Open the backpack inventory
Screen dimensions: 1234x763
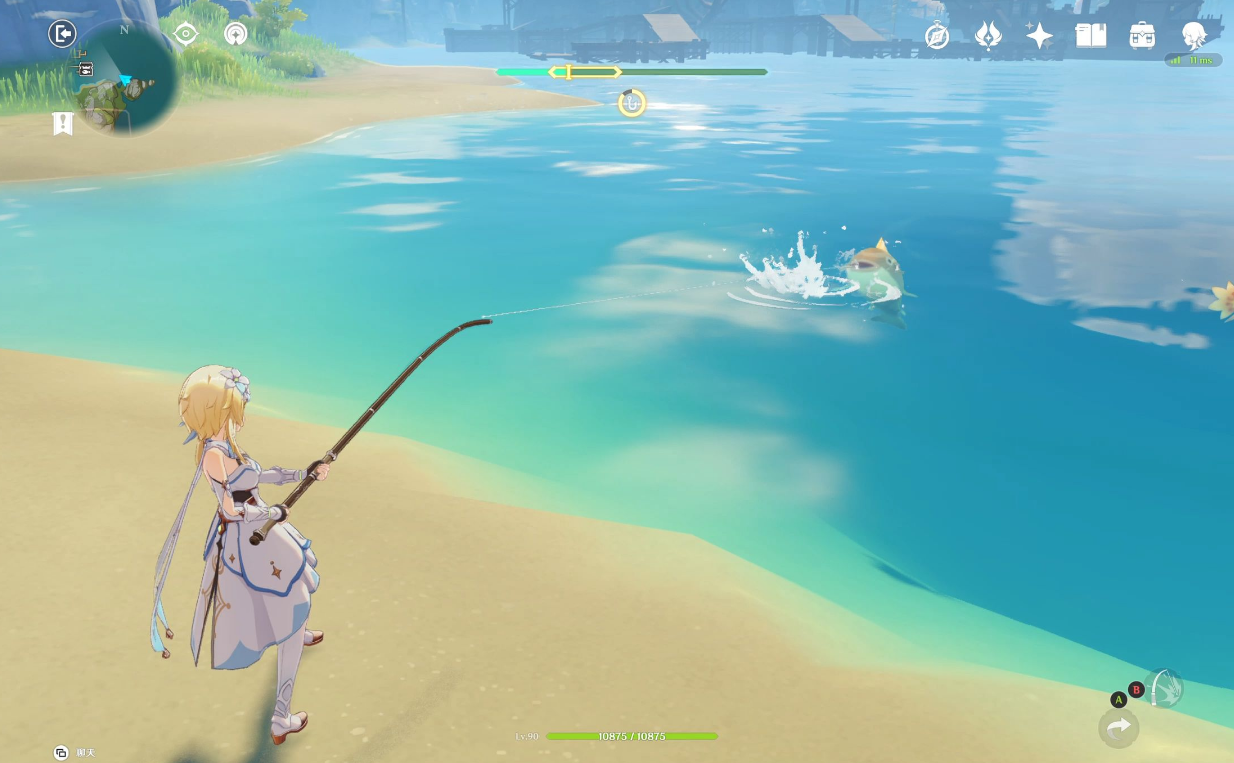tap(1142, 36)
